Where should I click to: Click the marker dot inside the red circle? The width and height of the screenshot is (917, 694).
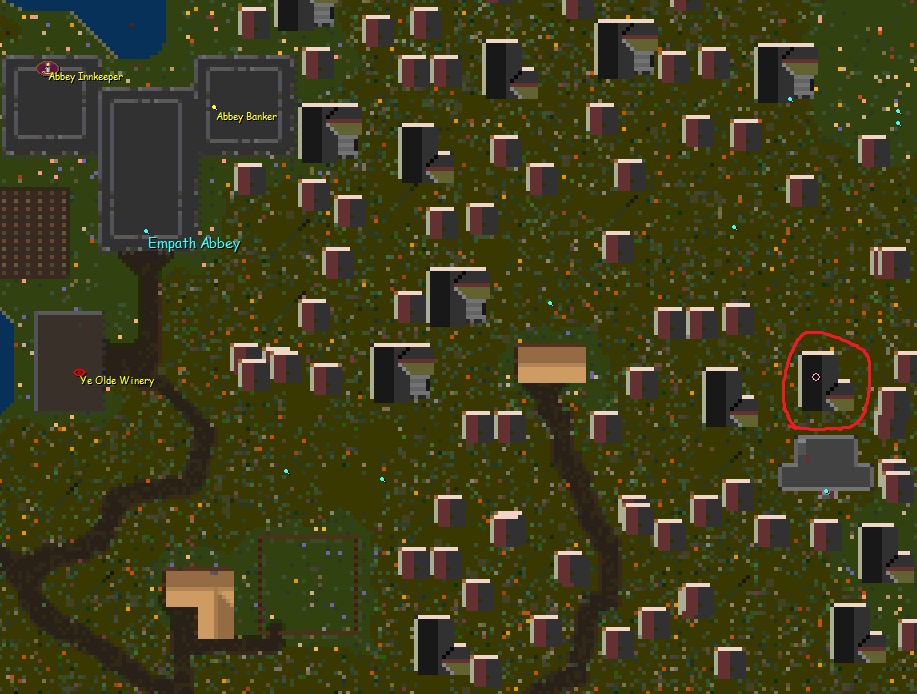(x=816, y=377)
